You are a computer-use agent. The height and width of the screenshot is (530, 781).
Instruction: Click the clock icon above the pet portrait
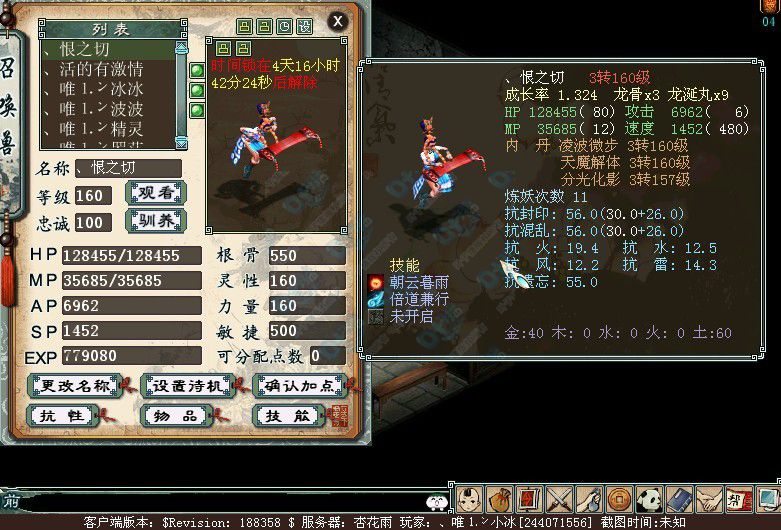click(x=285, y=25)
